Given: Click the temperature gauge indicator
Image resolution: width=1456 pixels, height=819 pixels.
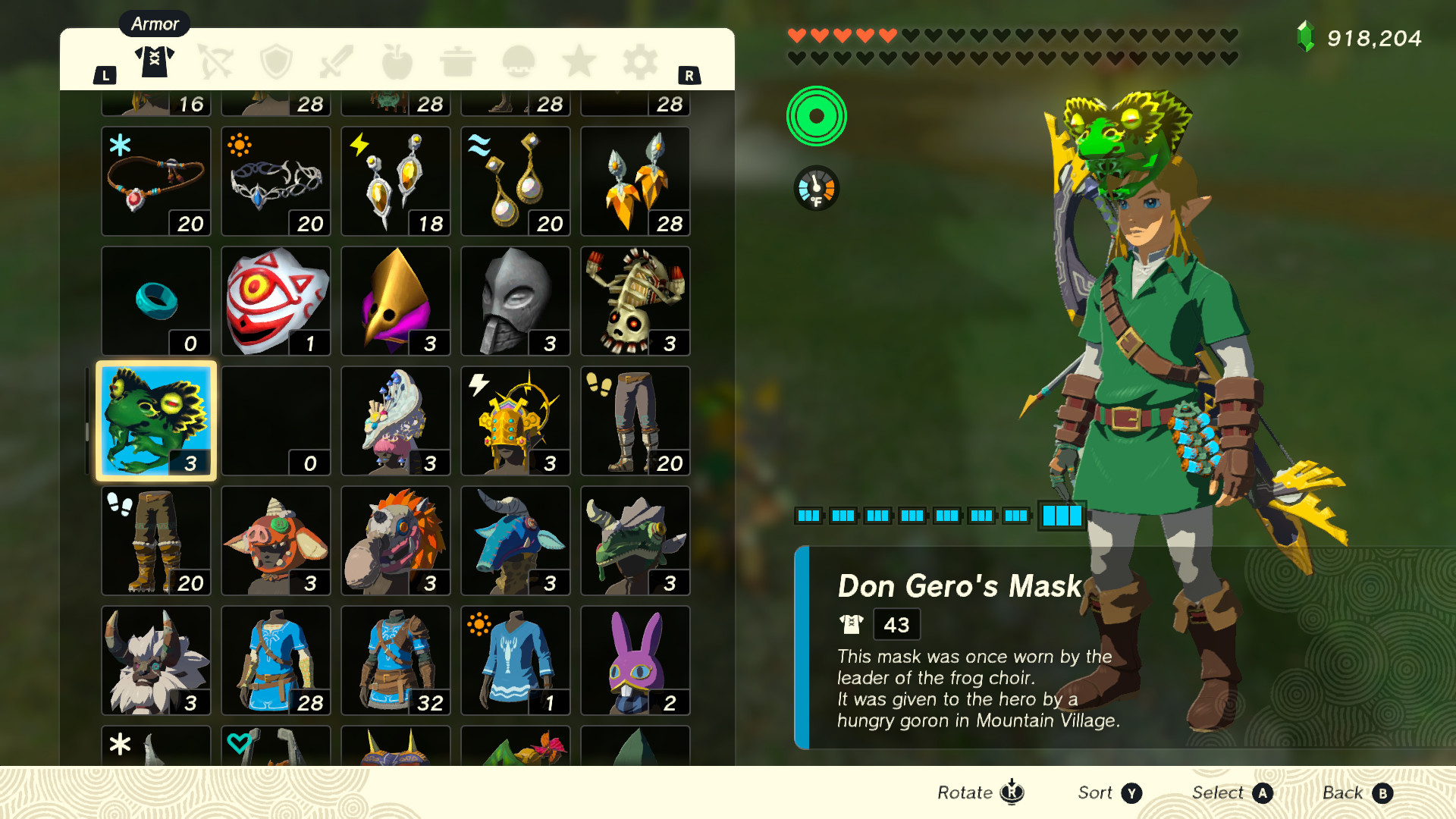Looking at the screenshot, I should point(817,188).
